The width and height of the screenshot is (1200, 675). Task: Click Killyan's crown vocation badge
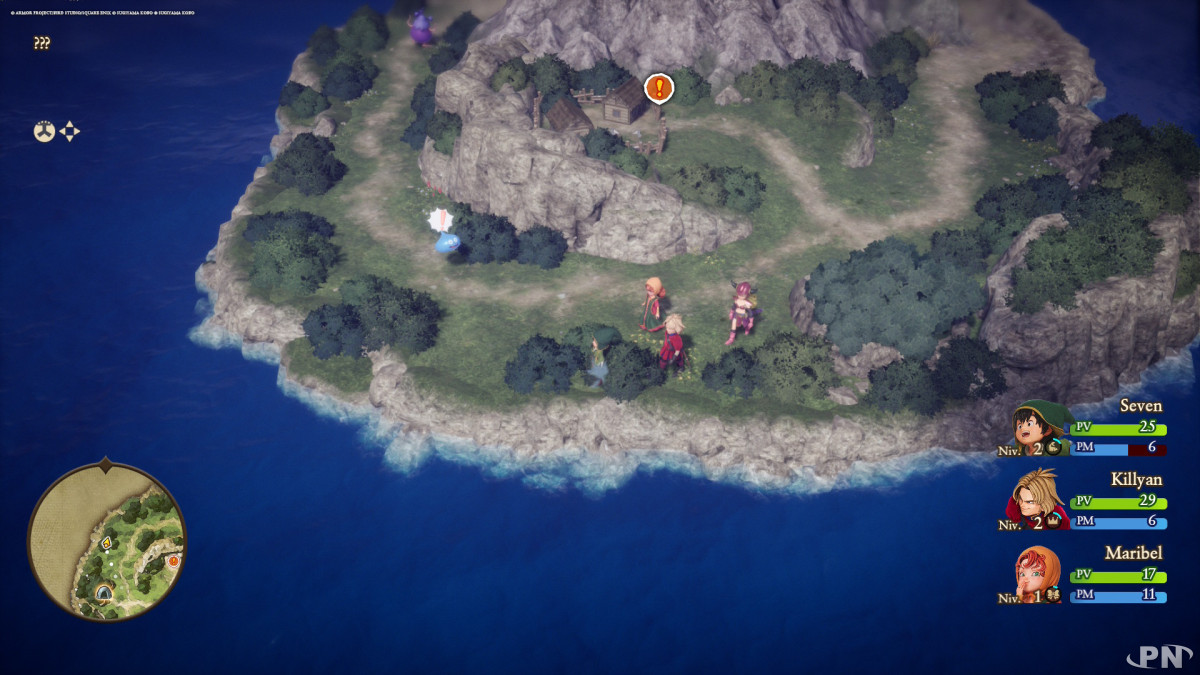[1054, 522]
